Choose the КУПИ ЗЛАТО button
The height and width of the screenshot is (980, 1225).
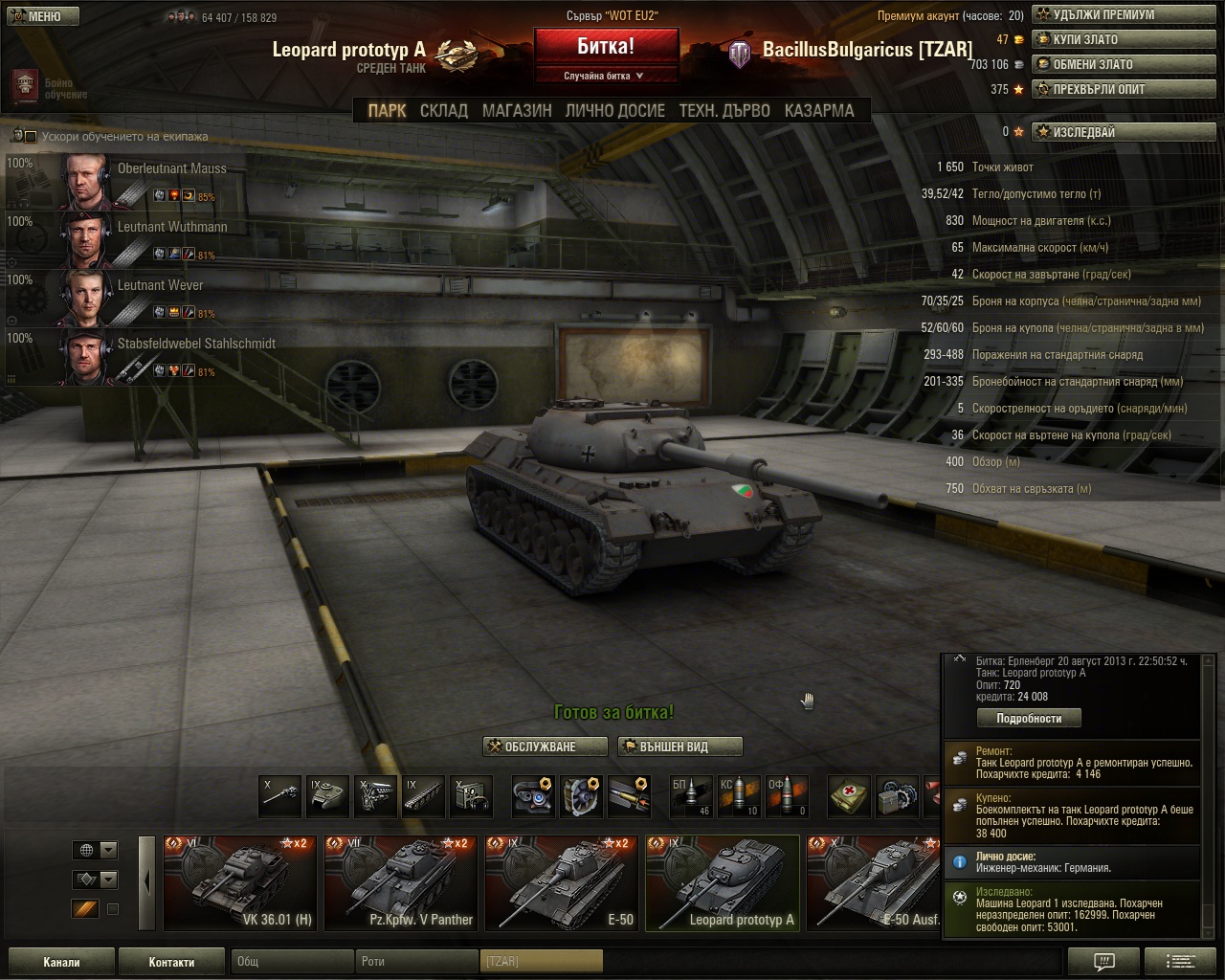1124,40
